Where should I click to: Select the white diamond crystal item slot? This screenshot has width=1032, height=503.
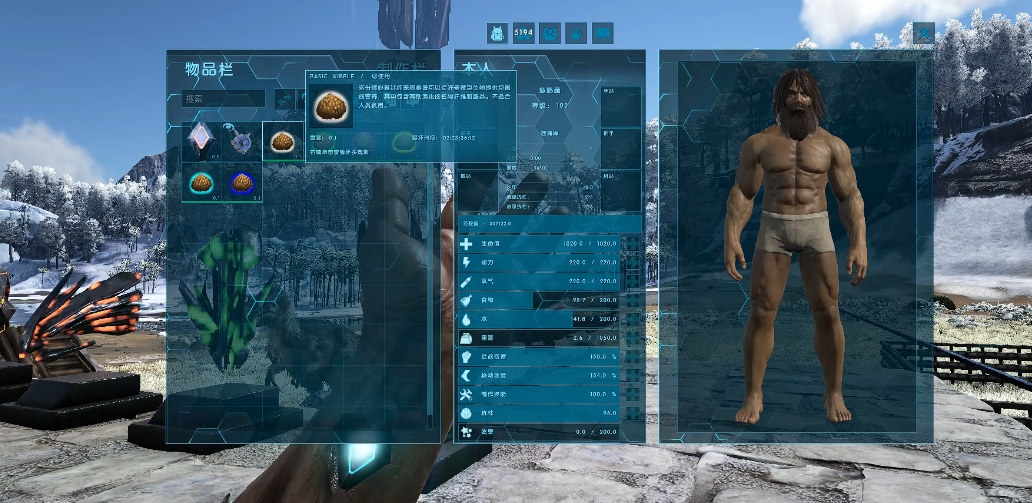pos(203,141)
